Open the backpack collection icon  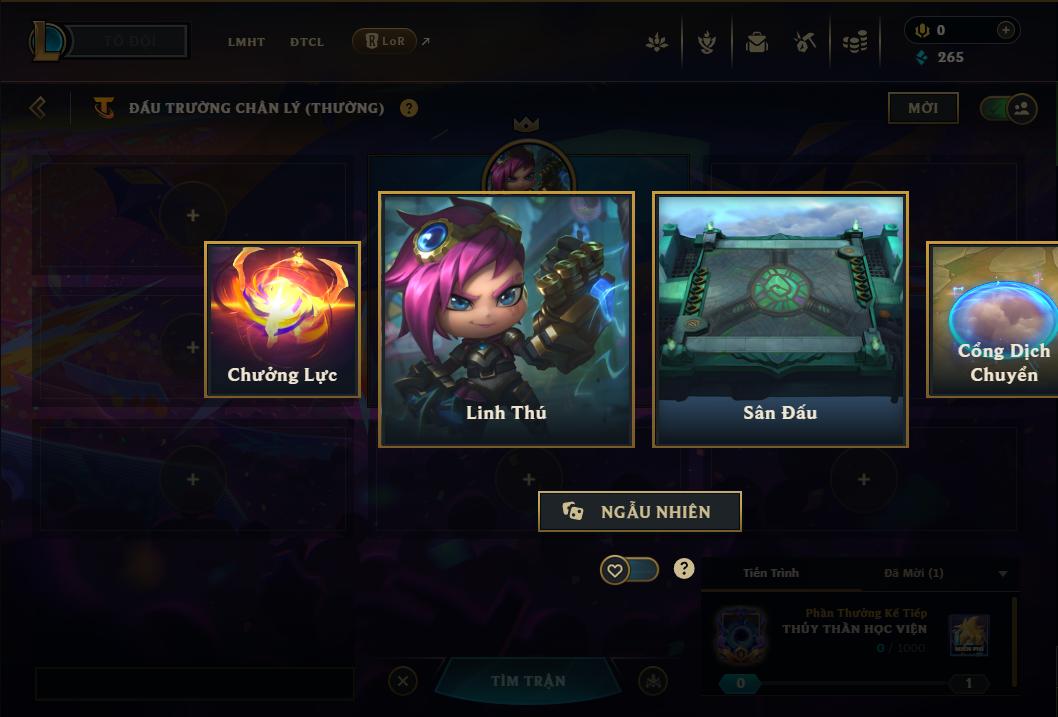click(x=756, y=42)
